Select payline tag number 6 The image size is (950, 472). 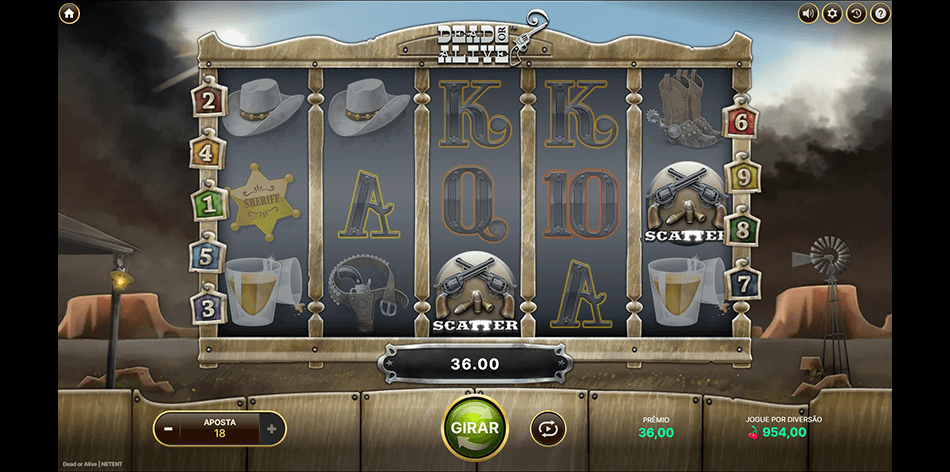[x=741, y=123]
